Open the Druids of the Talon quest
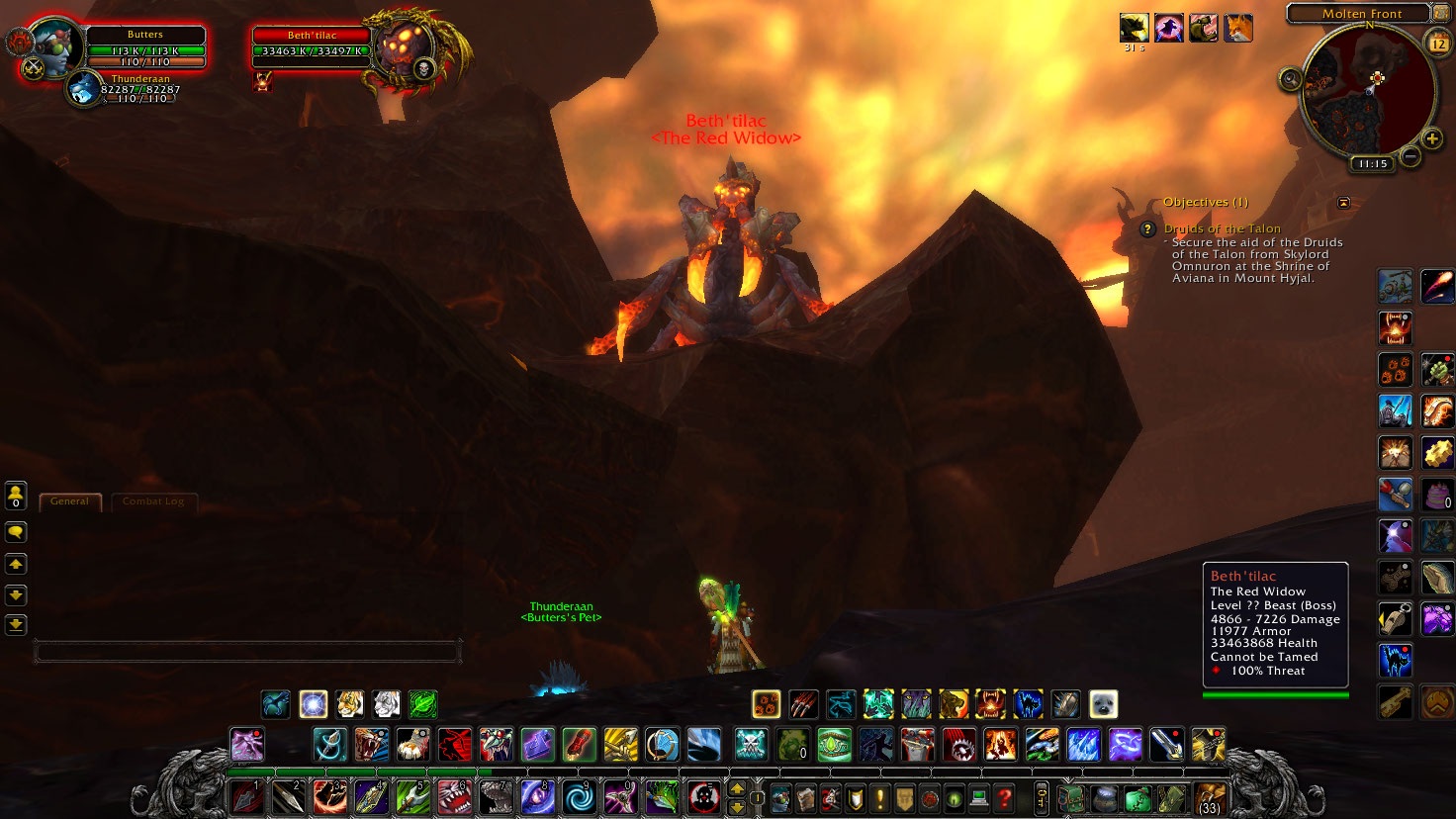 (1222, 228)
